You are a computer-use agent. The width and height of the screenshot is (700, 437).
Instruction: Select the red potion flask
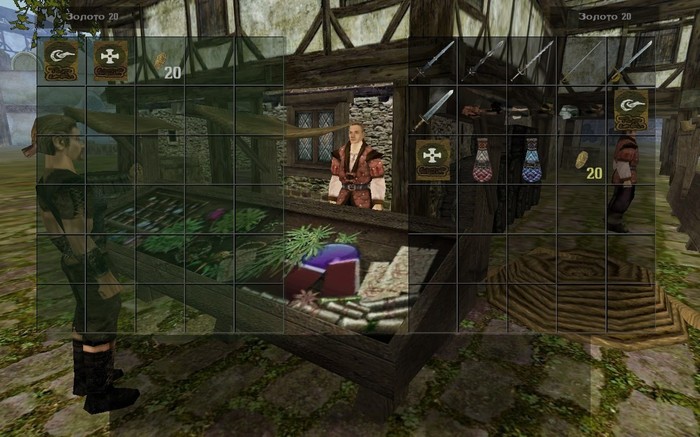(482, 160)
